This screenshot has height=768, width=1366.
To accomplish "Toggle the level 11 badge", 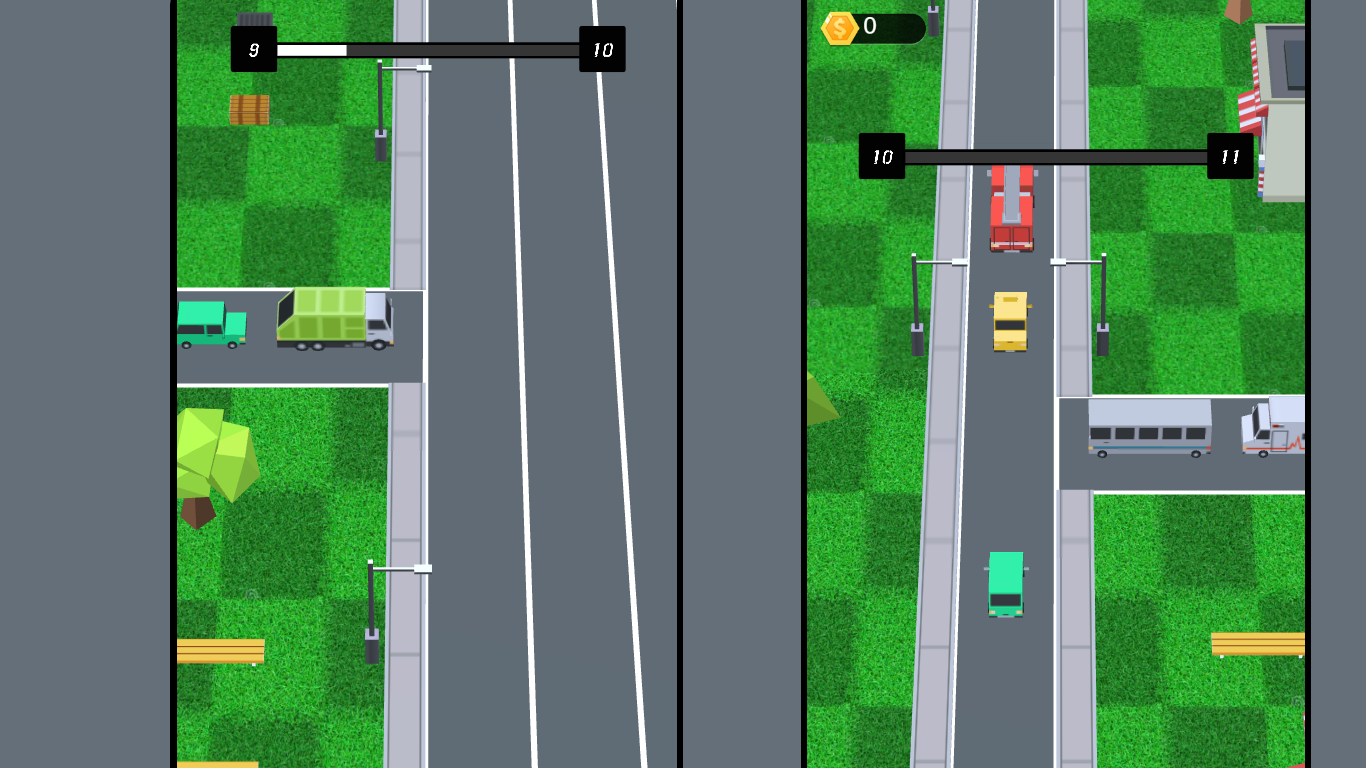I will coord(1230,155).
